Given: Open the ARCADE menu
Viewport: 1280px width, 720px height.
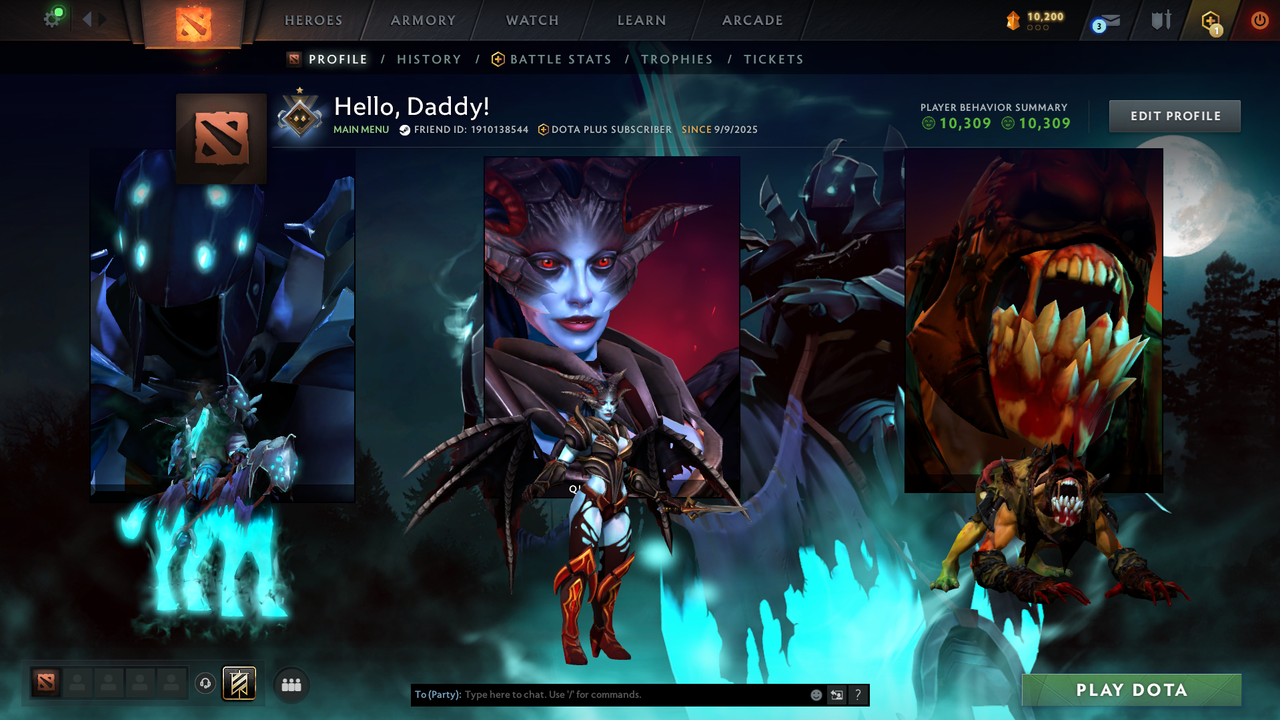Looking at the screenshot, I should pyautogui.click(x=751, y=20).
